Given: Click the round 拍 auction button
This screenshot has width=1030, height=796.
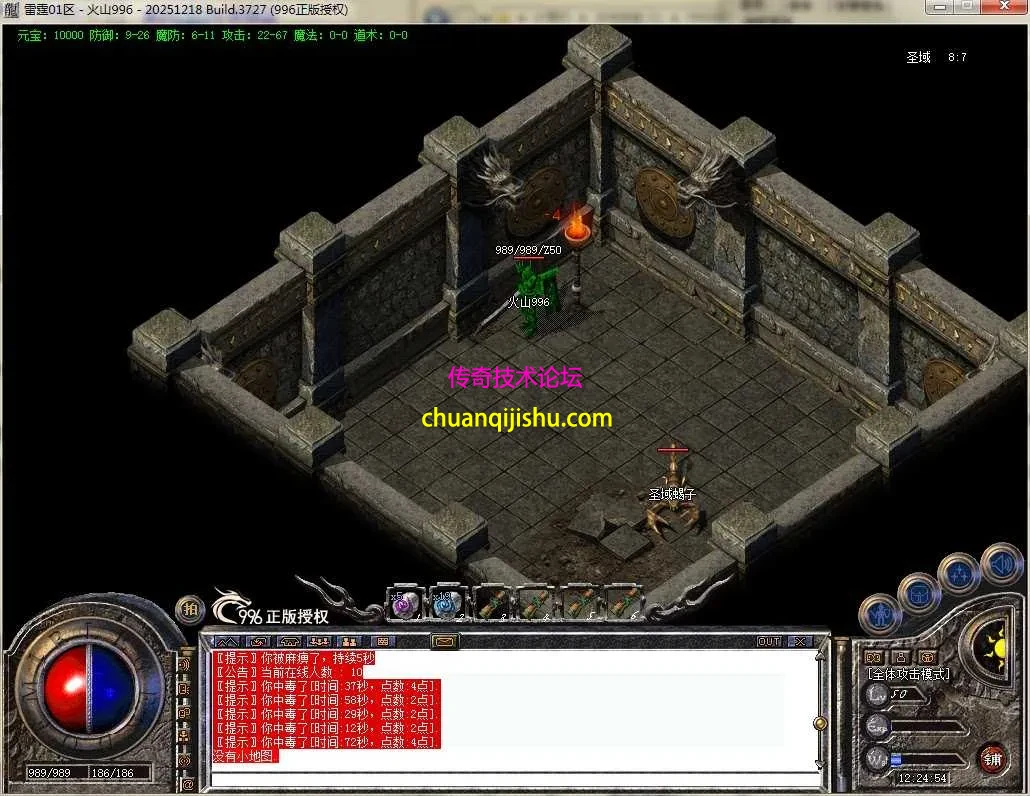Looking at the screenshot, I should pyautogui.click(x=189, y=609).
